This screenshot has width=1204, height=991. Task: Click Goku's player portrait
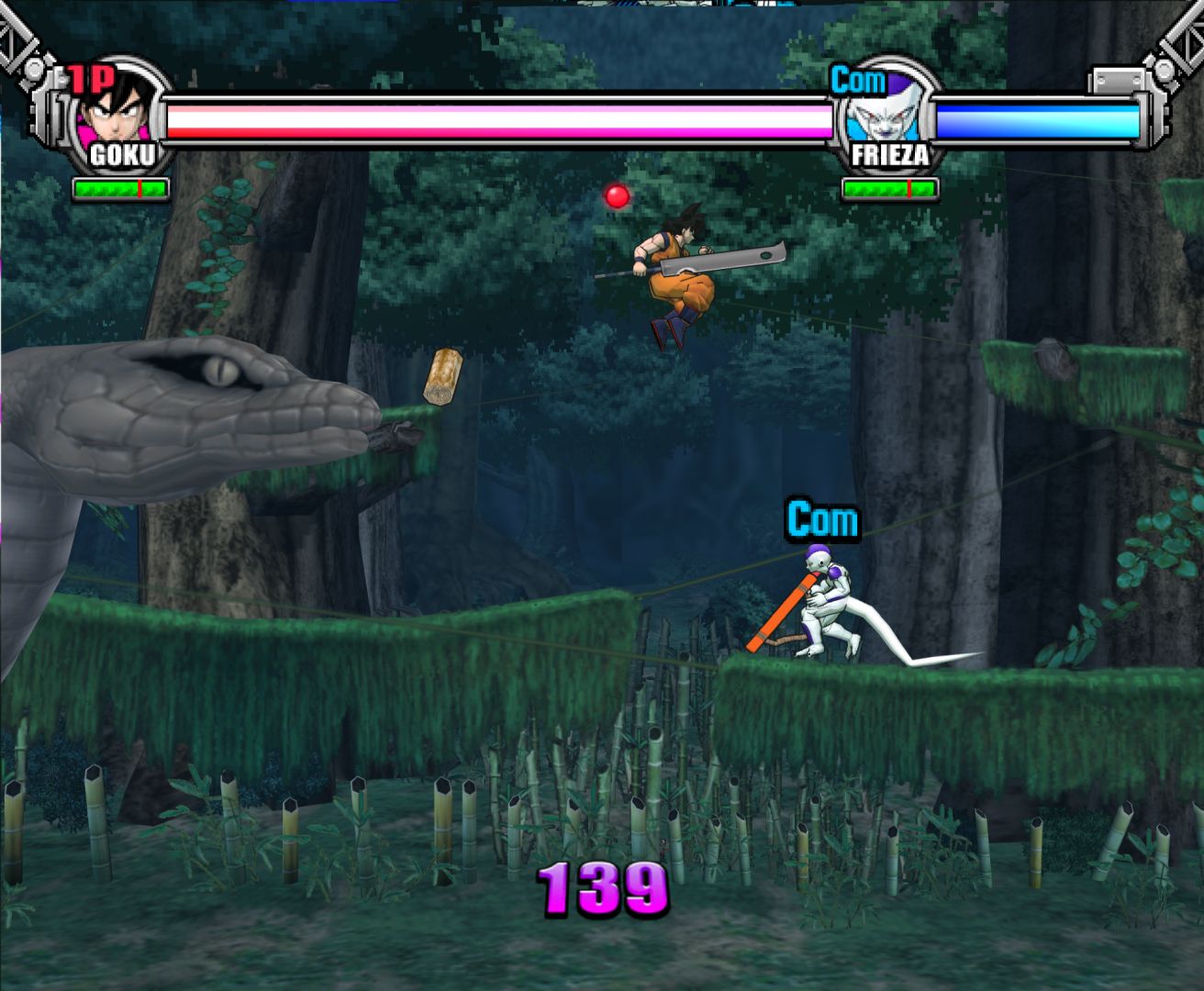click(119, 108)
